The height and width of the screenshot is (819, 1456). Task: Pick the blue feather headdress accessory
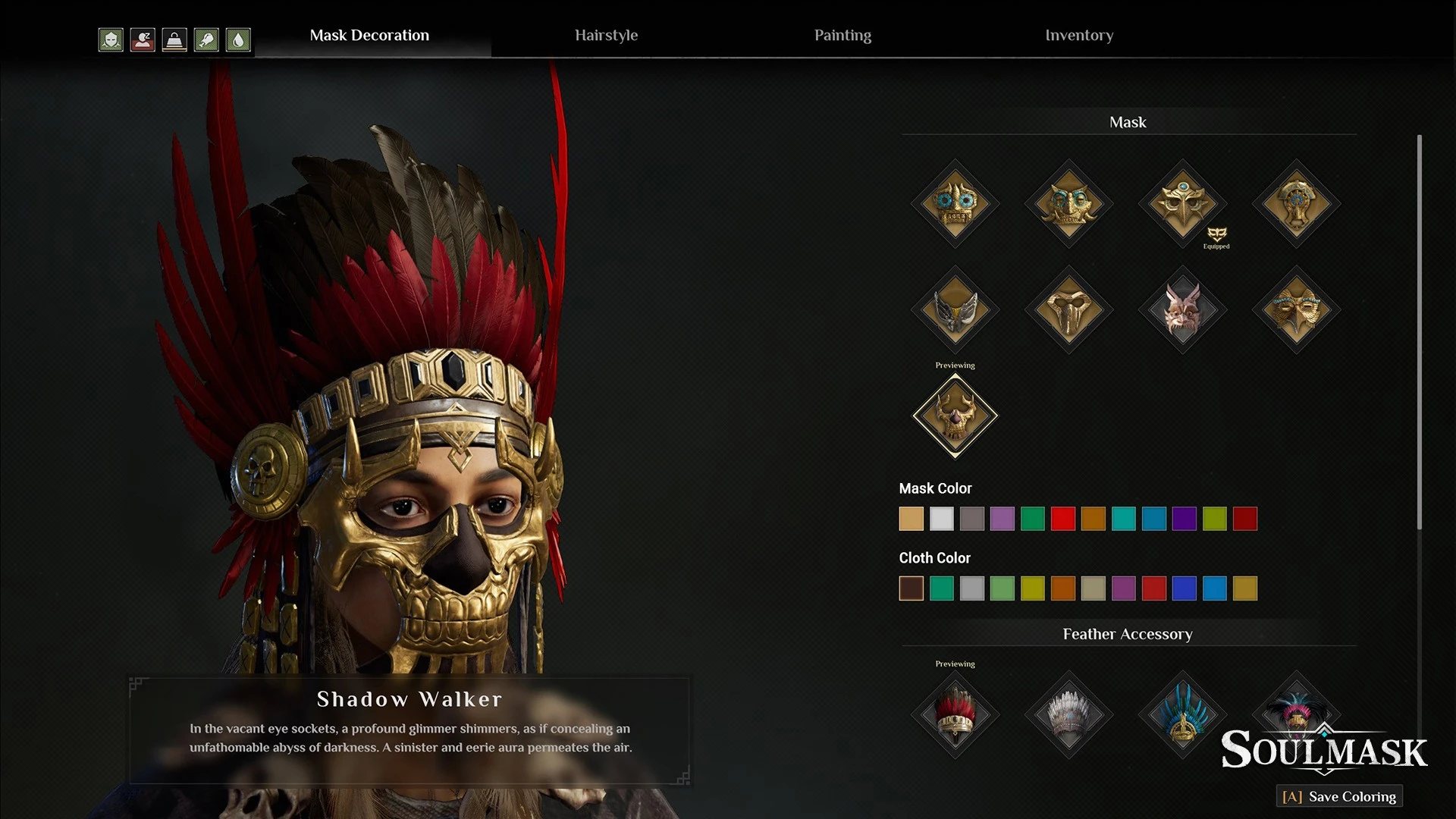pyautogui.click(x=1182, y=714)
